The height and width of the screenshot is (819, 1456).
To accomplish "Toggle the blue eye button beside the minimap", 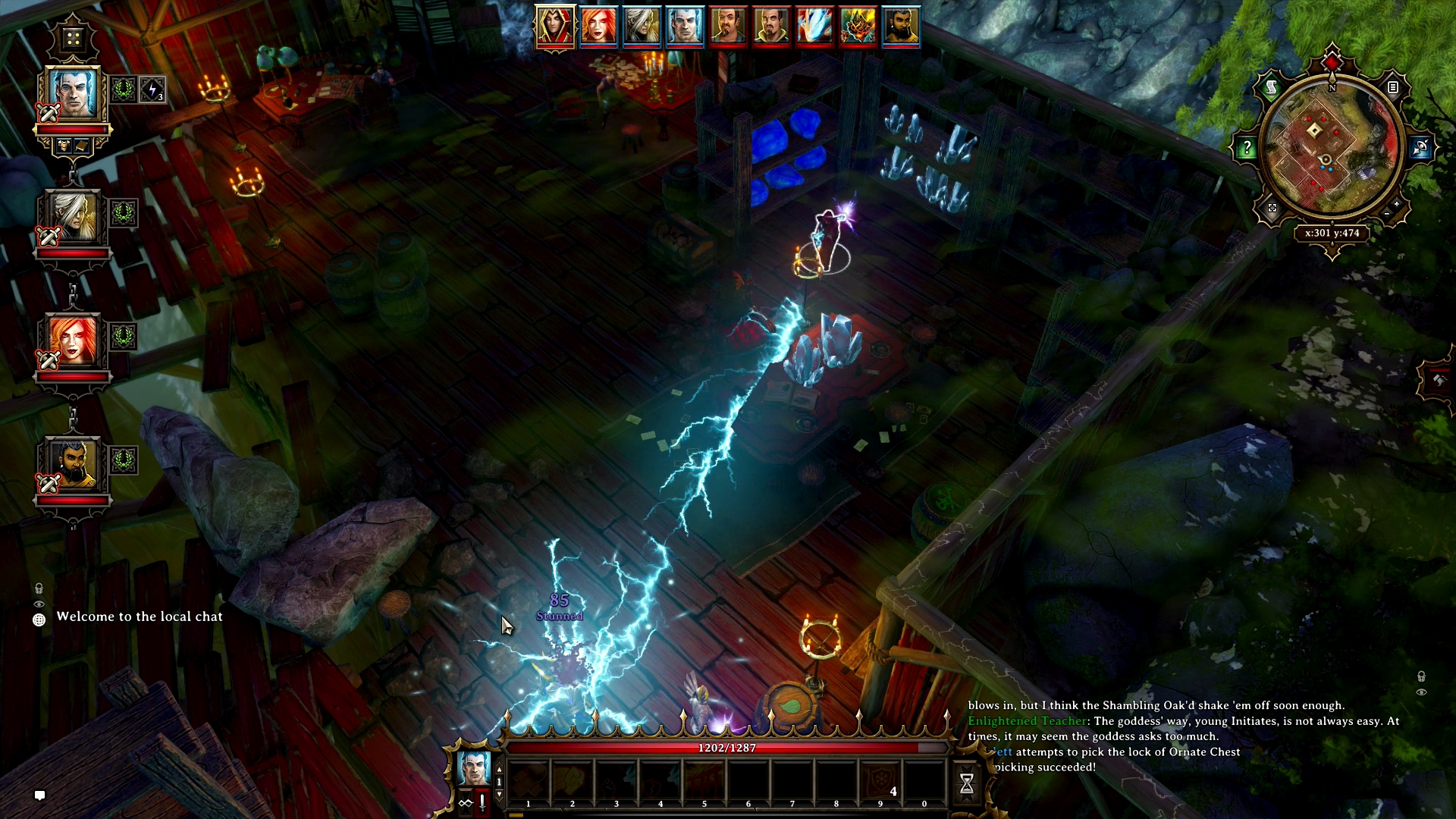I will 1420,148.
